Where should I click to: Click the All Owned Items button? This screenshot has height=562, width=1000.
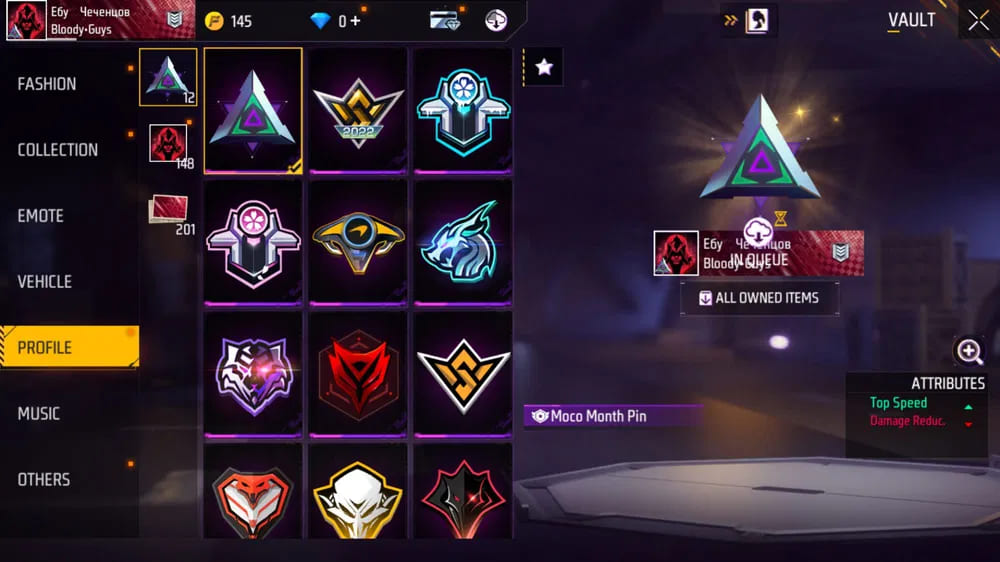759,298
